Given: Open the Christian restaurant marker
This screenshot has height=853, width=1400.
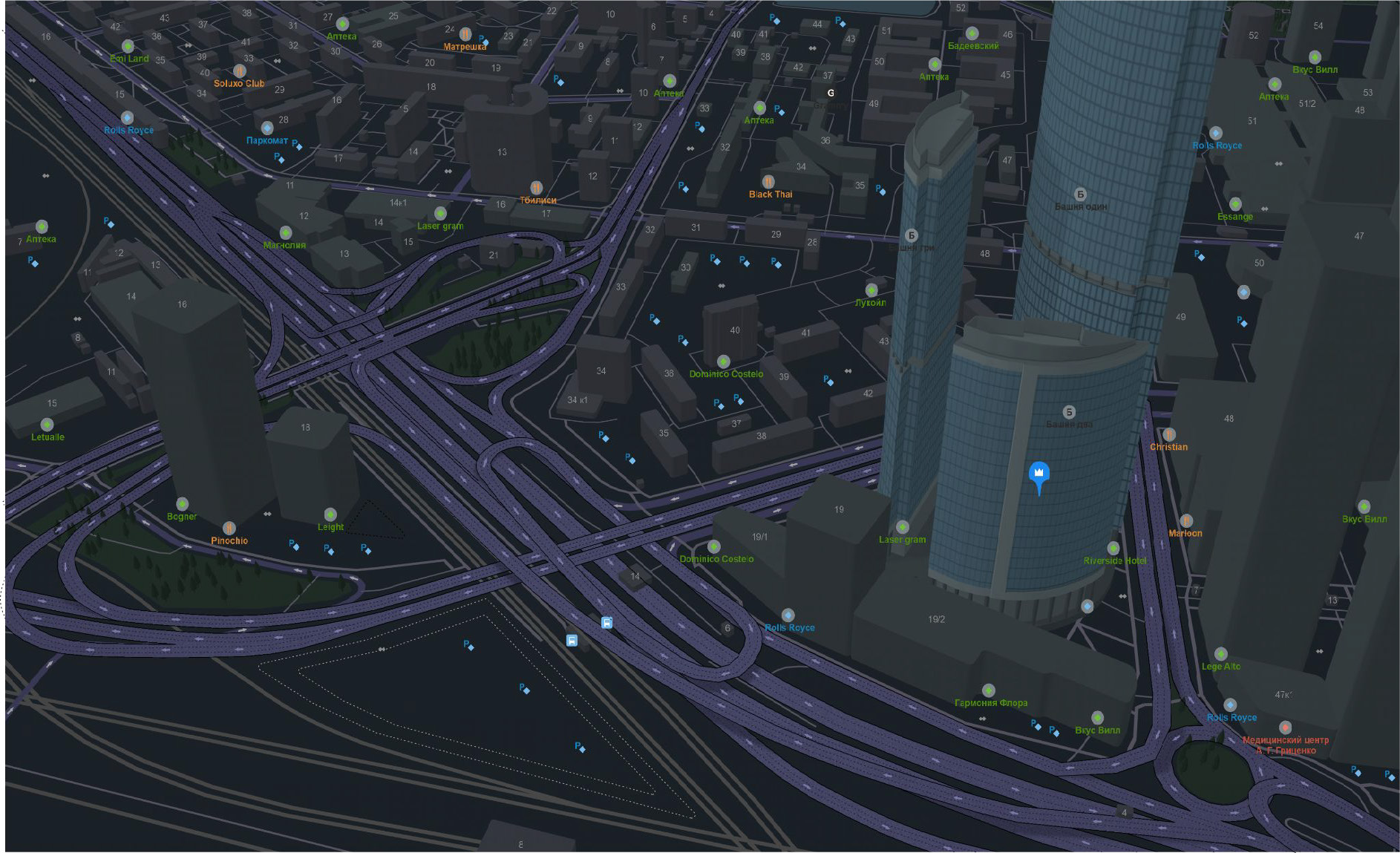Looking at the screenshot, I should click(x=1169, y=434).
